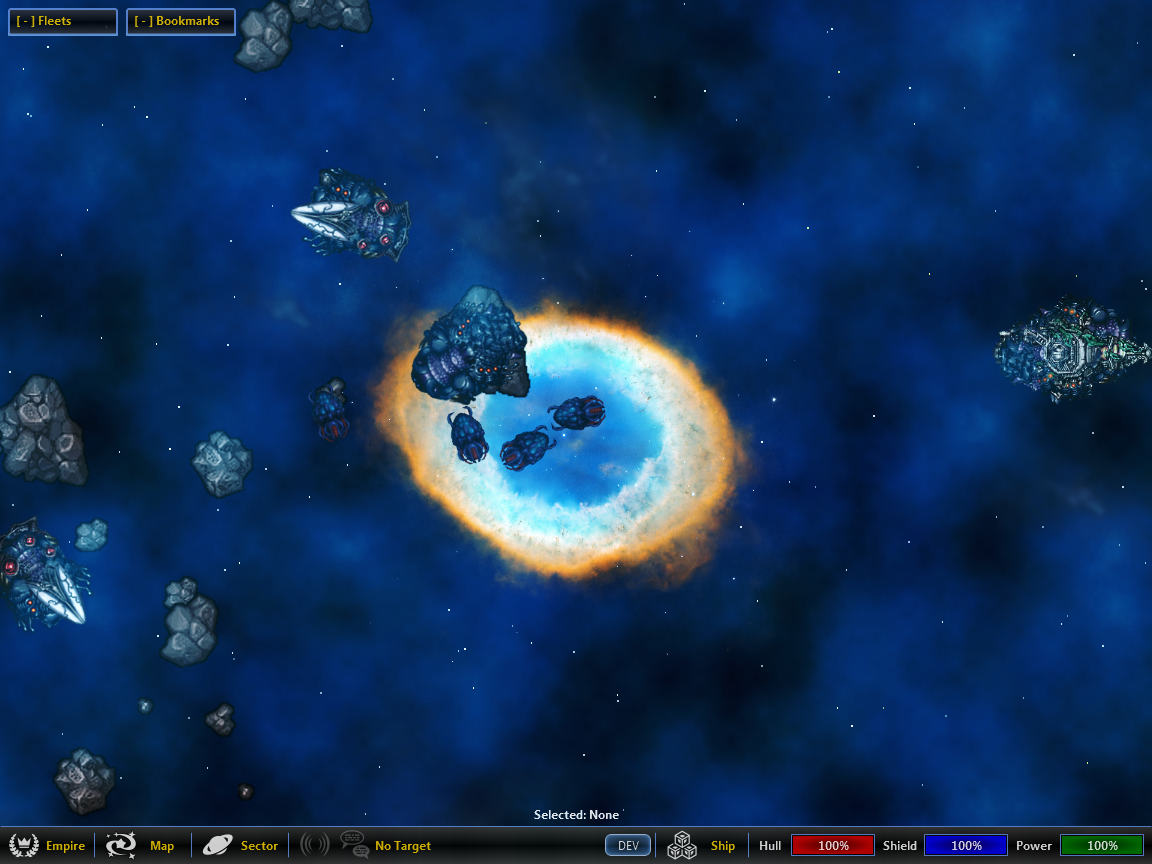This screenshot has height=864, width=1152.
Task: Collapse the Fleets panel
Action: (x=62, y=21)
